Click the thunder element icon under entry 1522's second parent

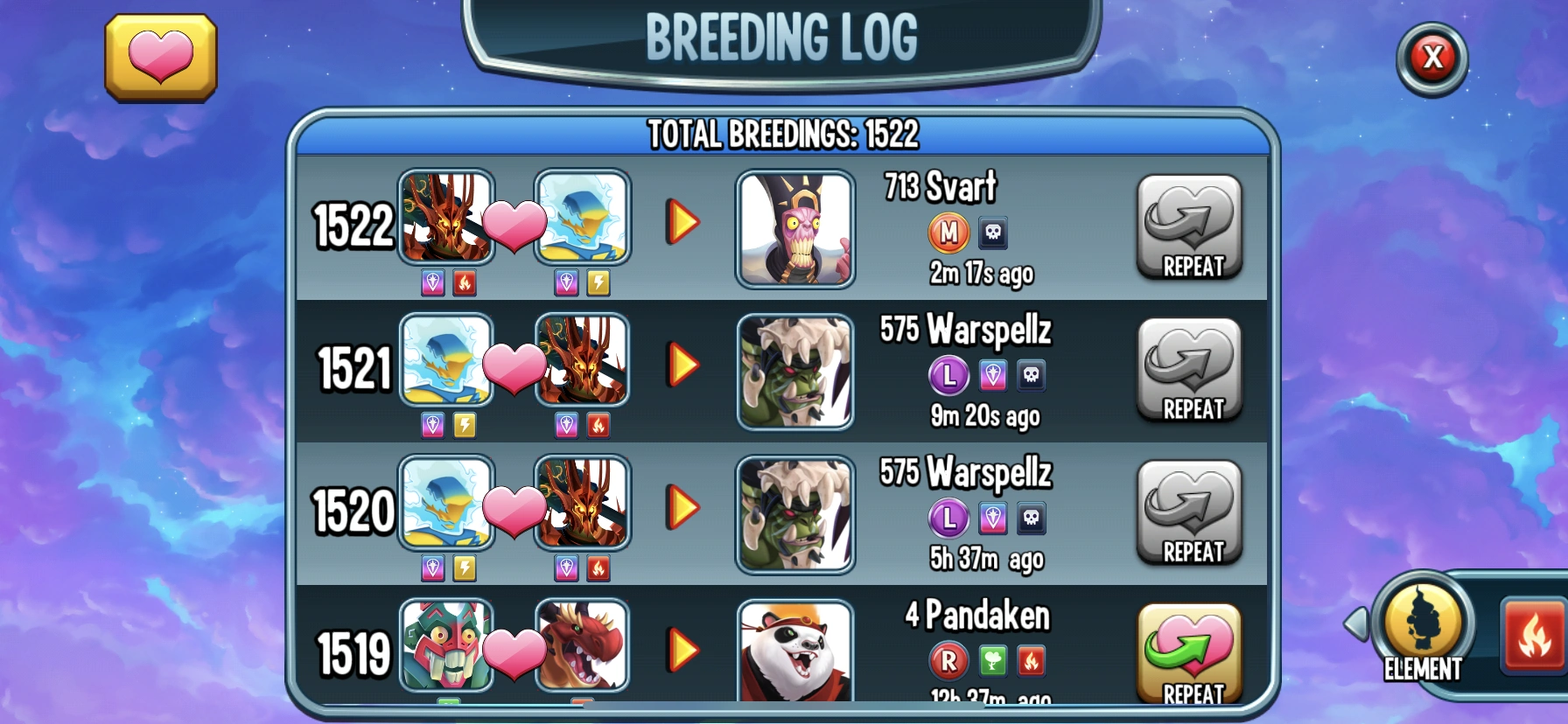(x=599, y=283)
